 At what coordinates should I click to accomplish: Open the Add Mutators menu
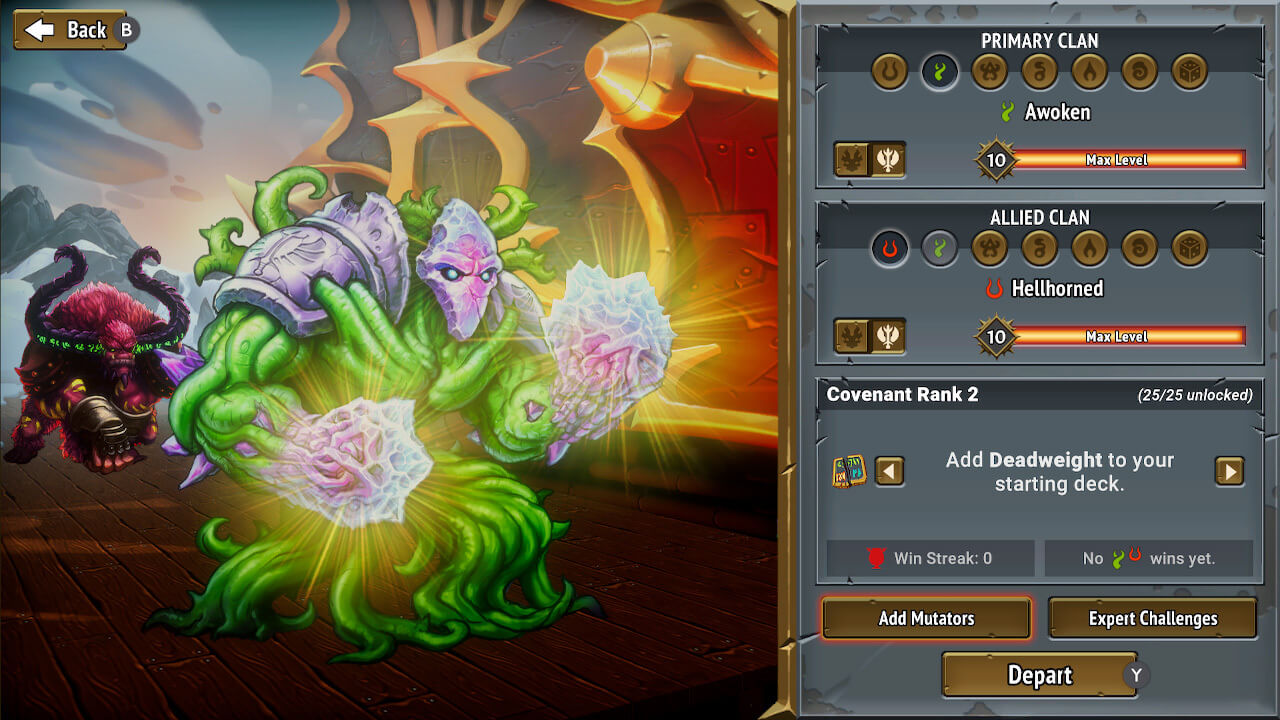coord(926,618)
